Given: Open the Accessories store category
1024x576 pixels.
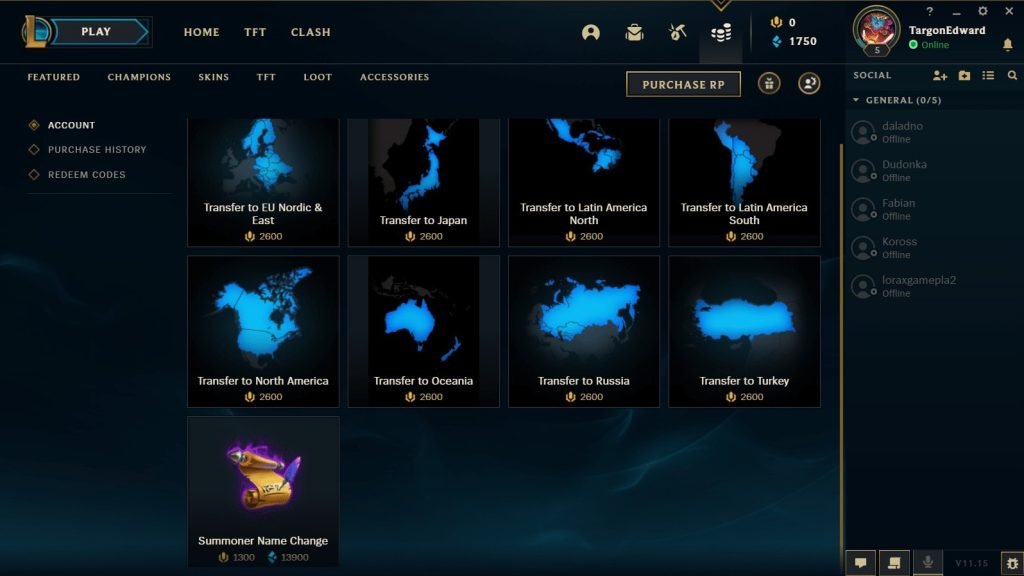Looking at the screenshot, I should coord(394,77).
